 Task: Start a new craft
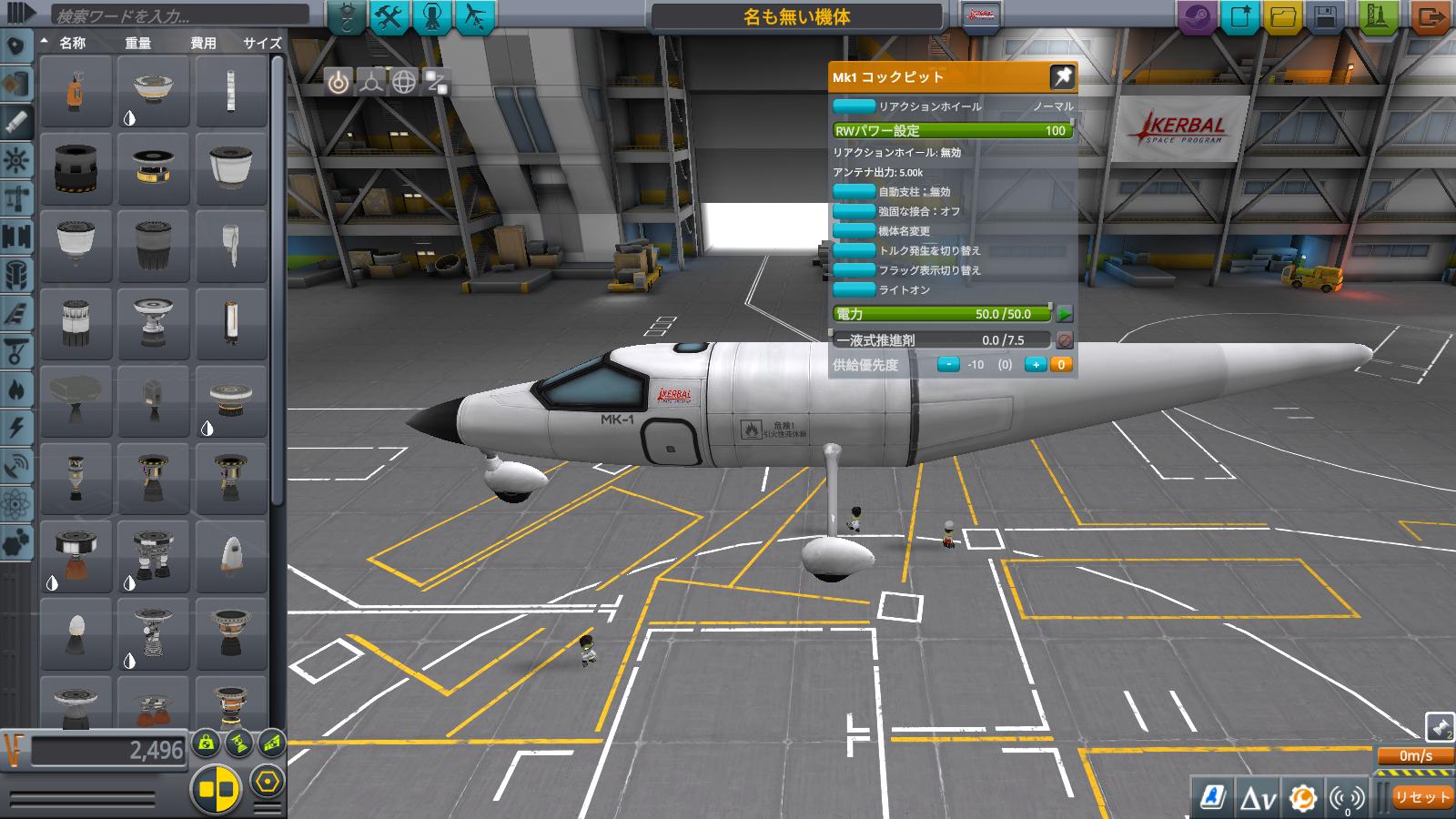tap(1242, 13)
